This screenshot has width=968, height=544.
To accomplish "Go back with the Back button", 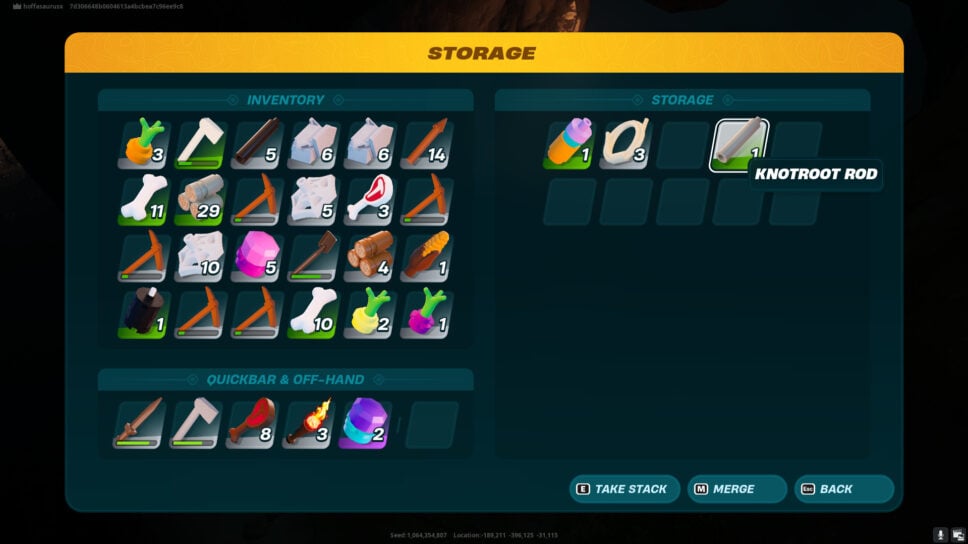I will tap(843, 489).
